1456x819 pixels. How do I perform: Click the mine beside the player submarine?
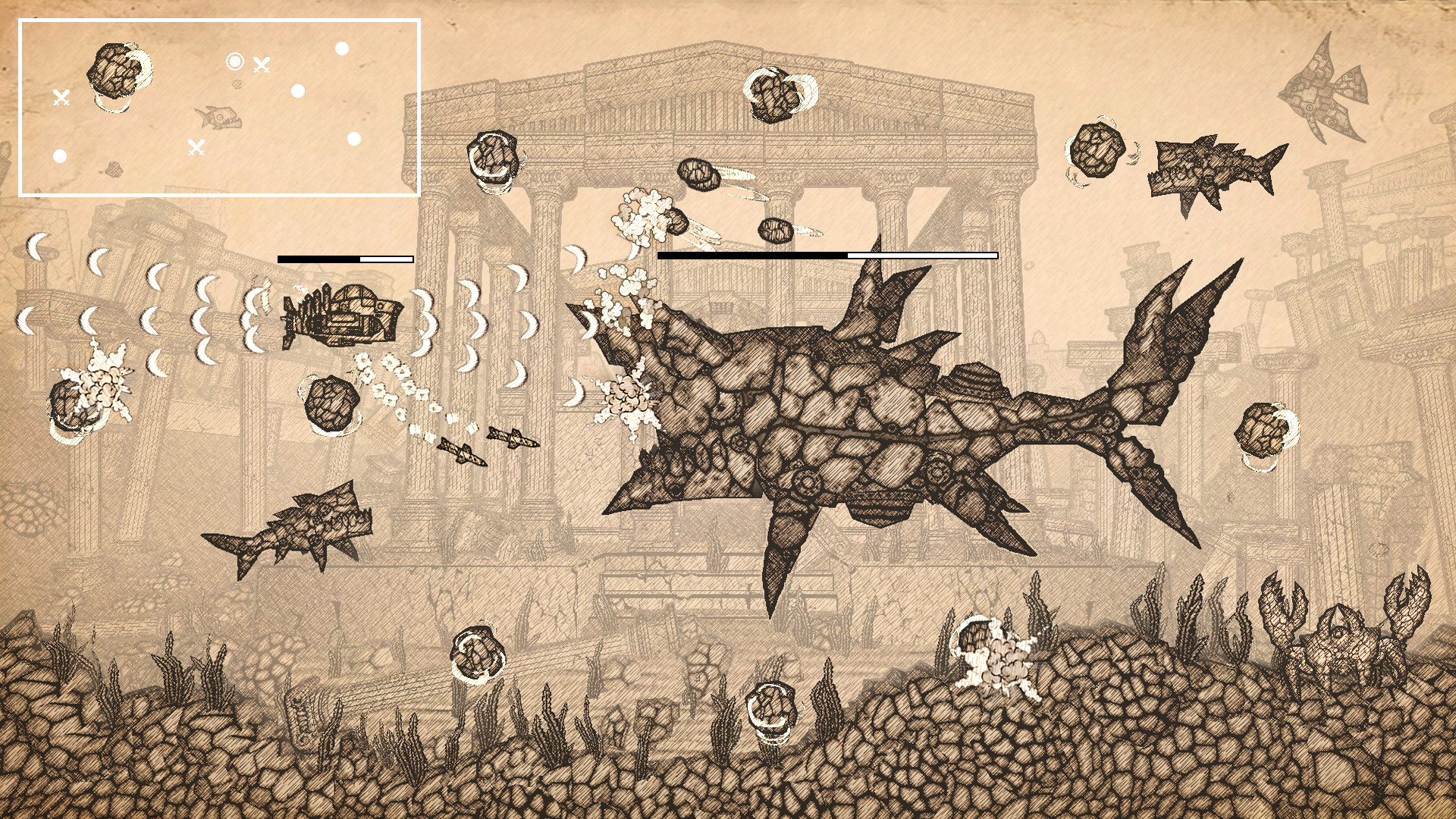coord(330,402)
